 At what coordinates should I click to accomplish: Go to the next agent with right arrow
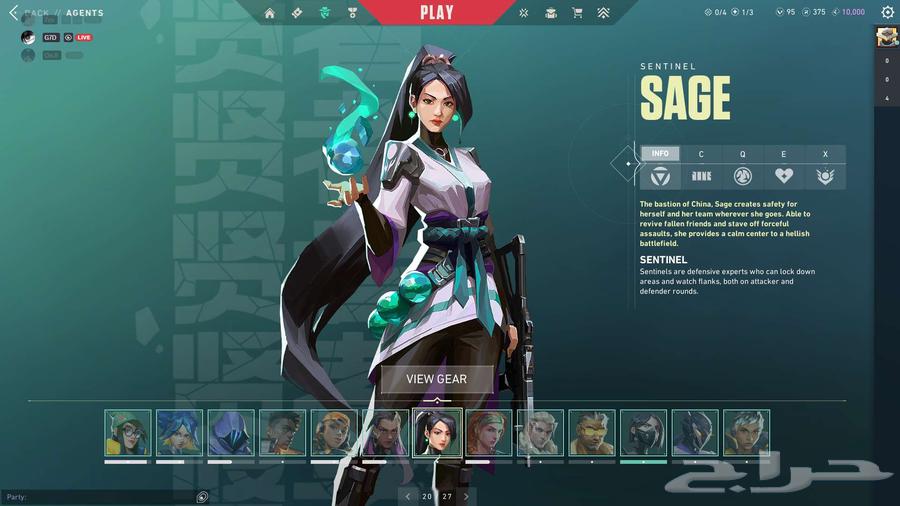(466, 496)
